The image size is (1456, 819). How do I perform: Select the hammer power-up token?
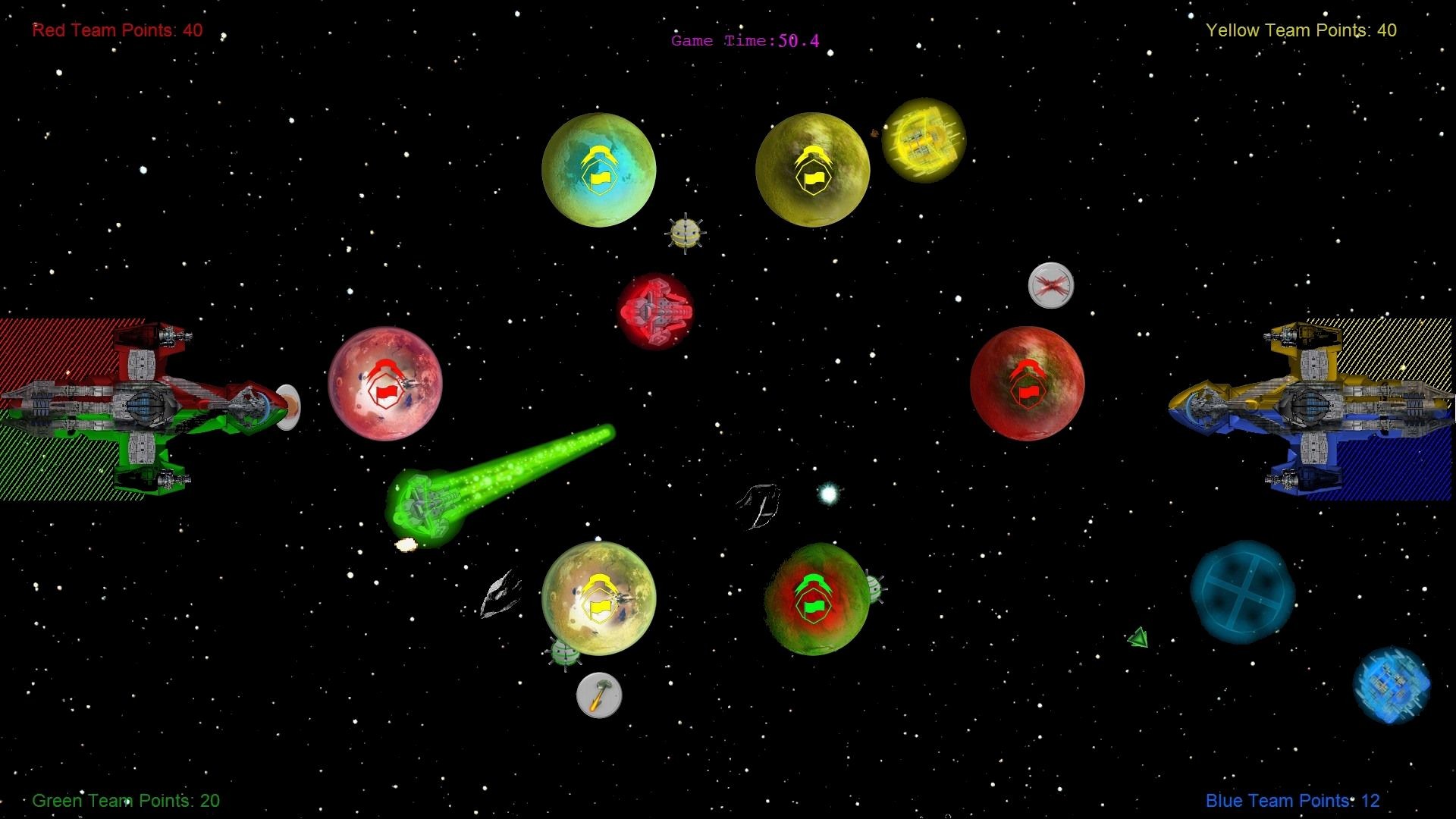point(599,697)
